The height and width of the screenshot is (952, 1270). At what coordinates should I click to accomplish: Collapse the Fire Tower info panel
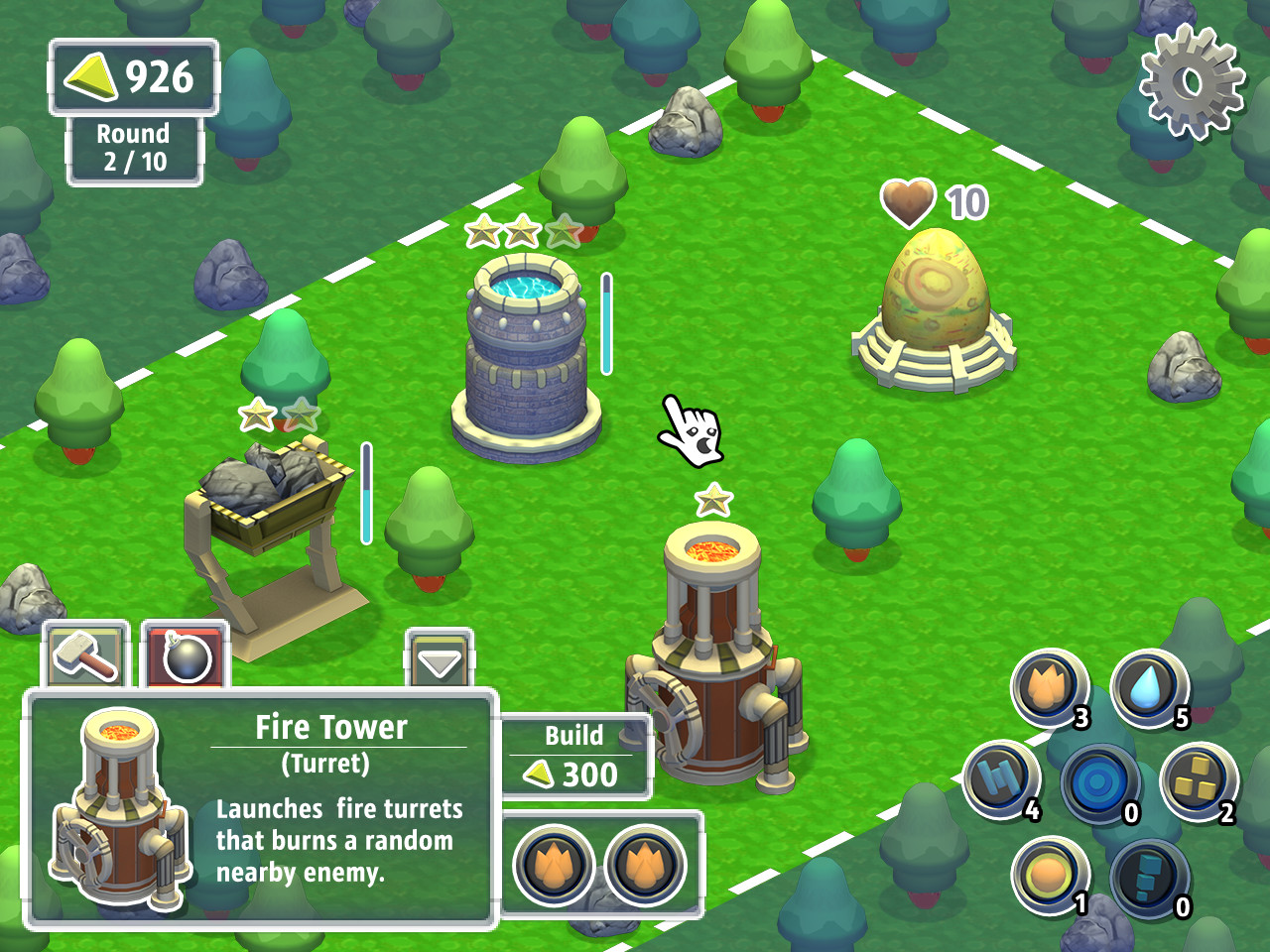[439, 660]
